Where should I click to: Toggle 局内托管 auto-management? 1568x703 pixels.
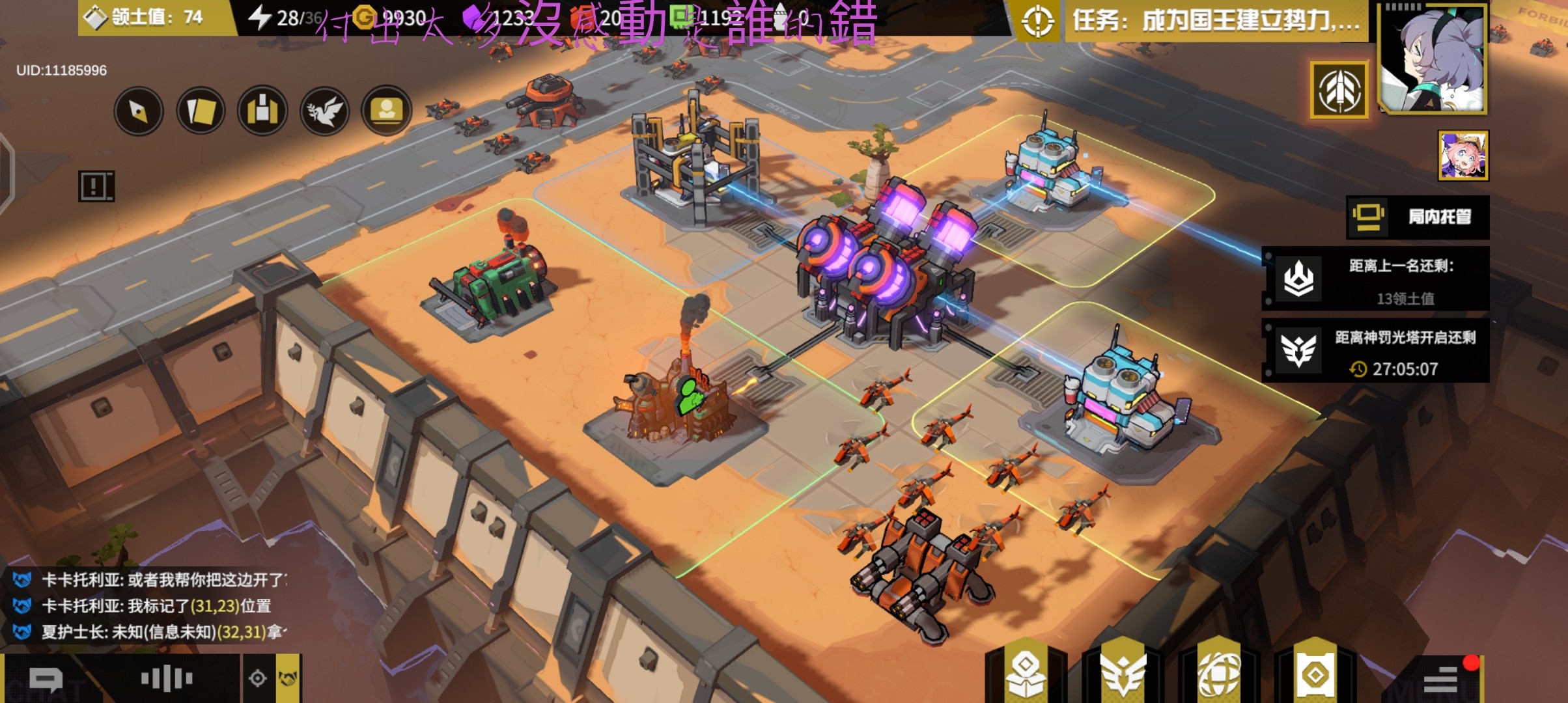point(1418,217)
